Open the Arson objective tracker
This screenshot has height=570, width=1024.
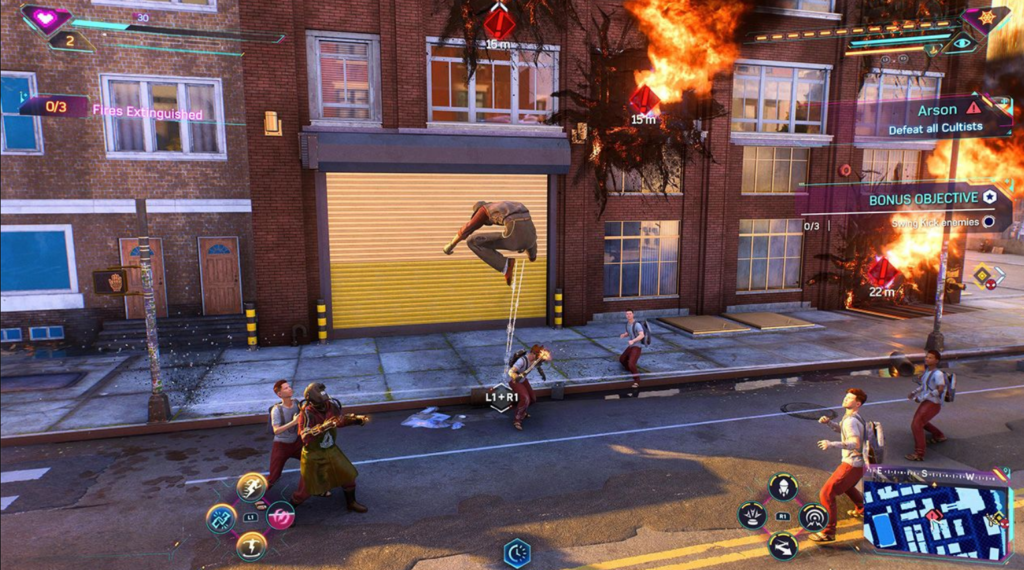[942, 117]
